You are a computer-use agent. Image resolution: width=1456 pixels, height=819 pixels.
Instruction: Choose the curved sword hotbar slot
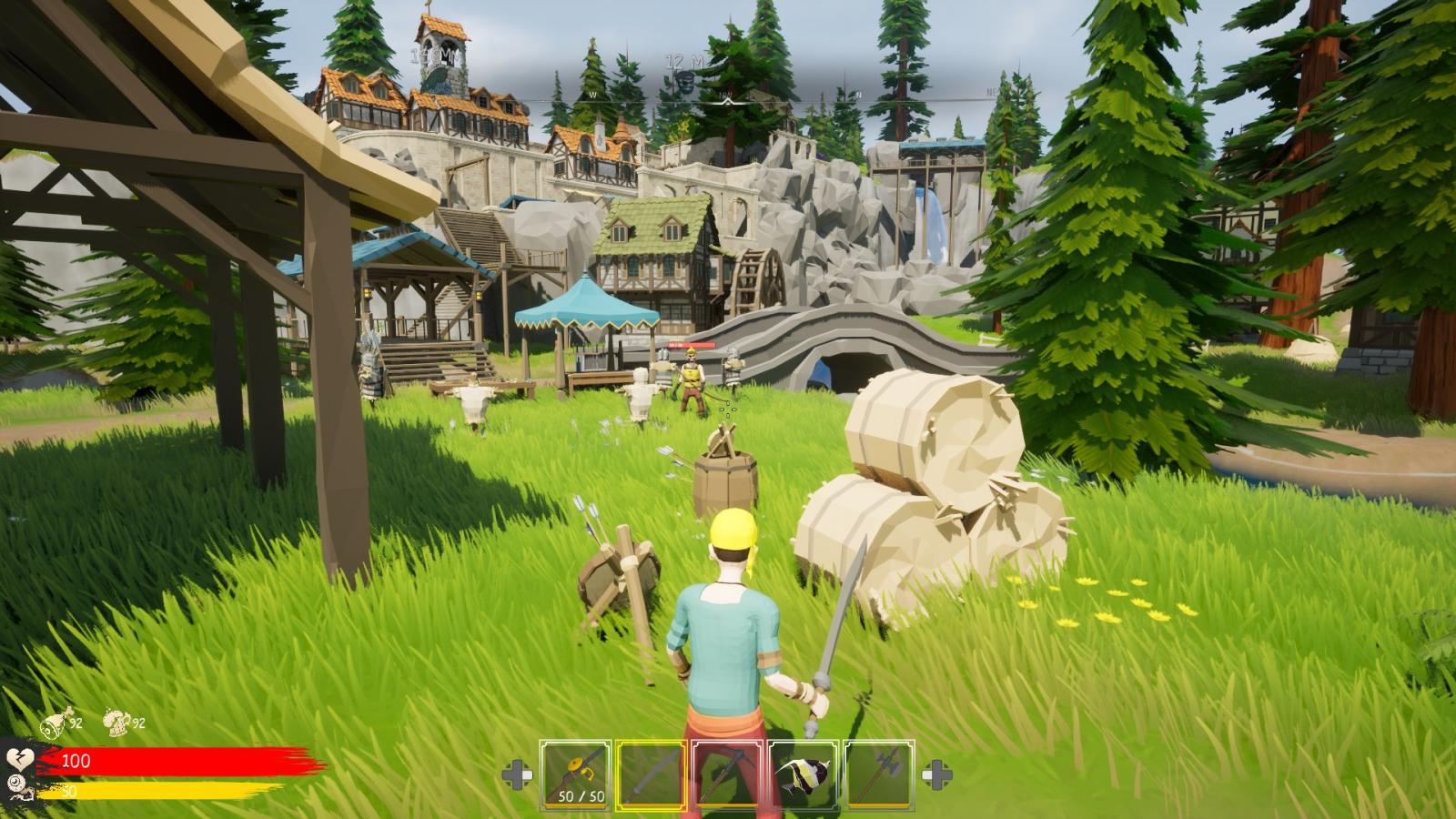click(651, 773)
